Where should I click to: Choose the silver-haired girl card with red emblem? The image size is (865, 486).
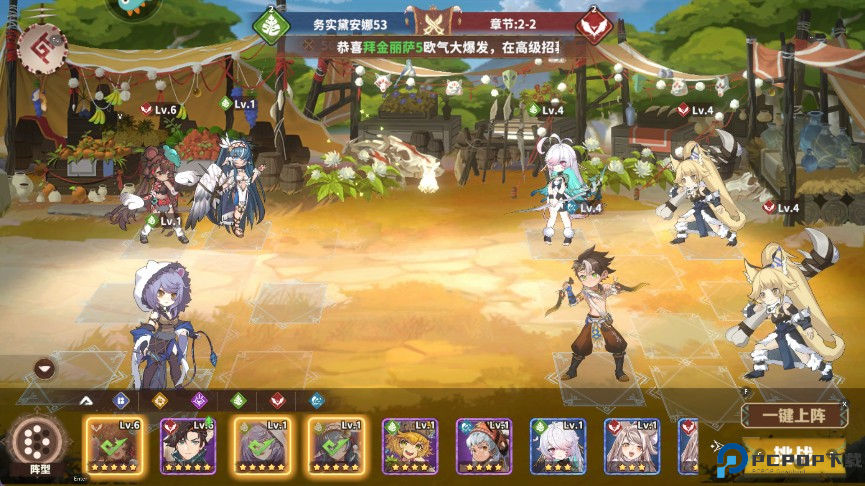pos(632,445)
